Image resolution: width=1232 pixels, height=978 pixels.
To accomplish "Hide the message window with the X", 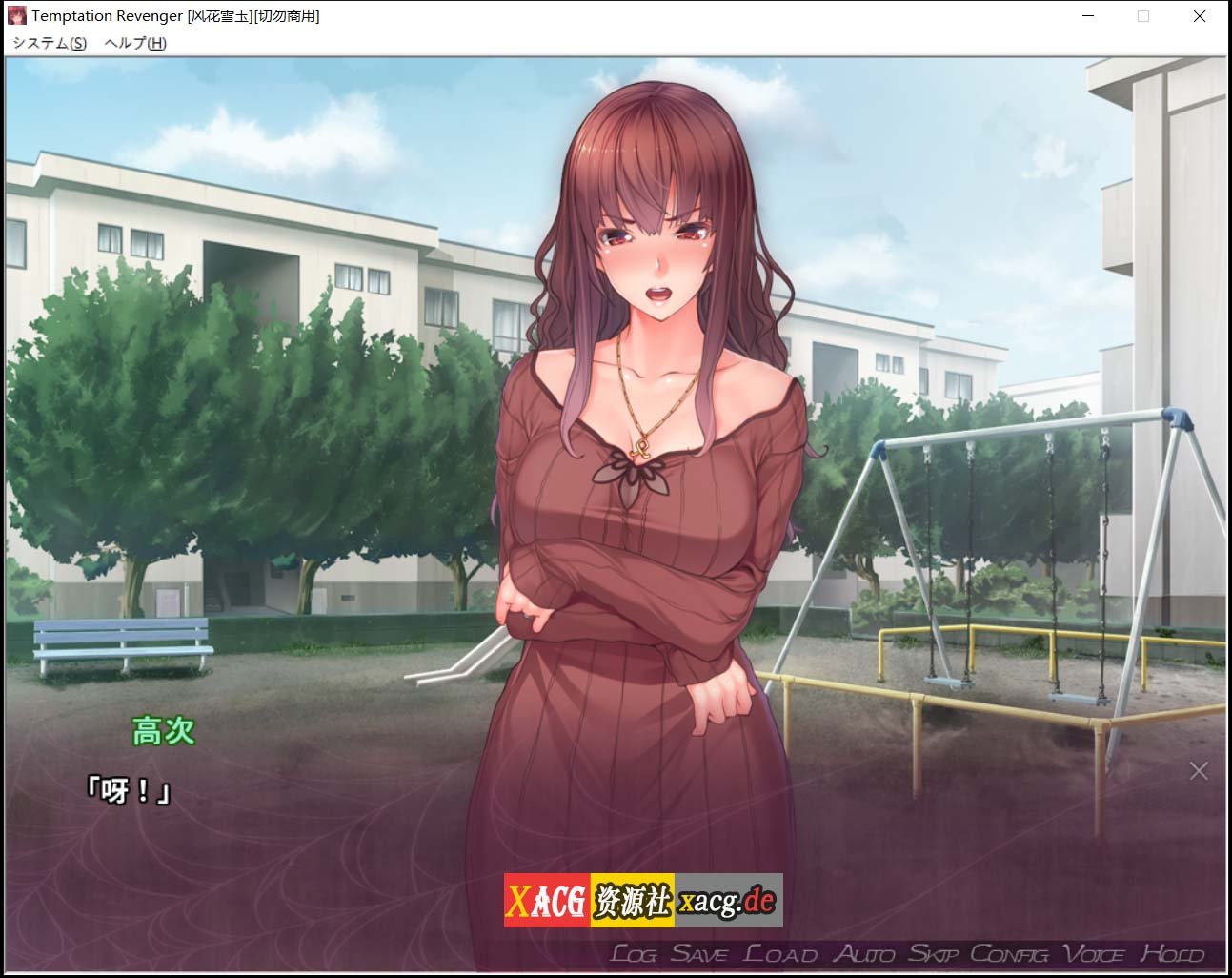I will pyautogui.click(x=1197, y=770).
